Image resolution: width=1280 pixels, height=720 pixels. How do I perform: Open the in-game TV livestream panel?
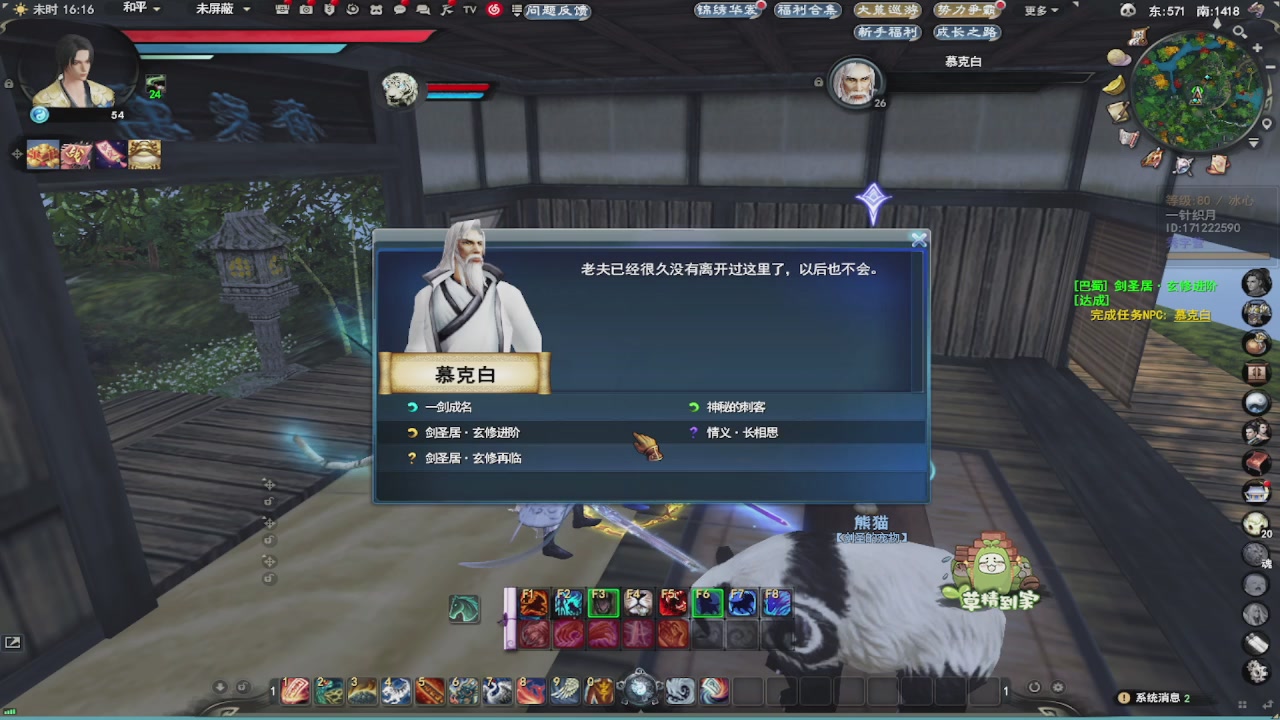click(468, 10)
